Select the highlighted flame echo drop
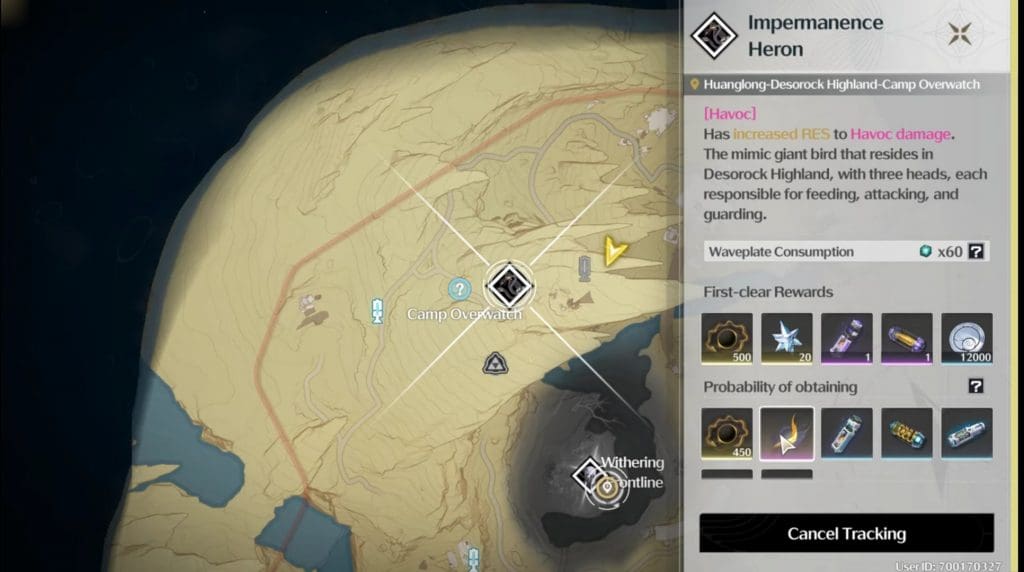1024x572 pixels. tap(787, 433)
